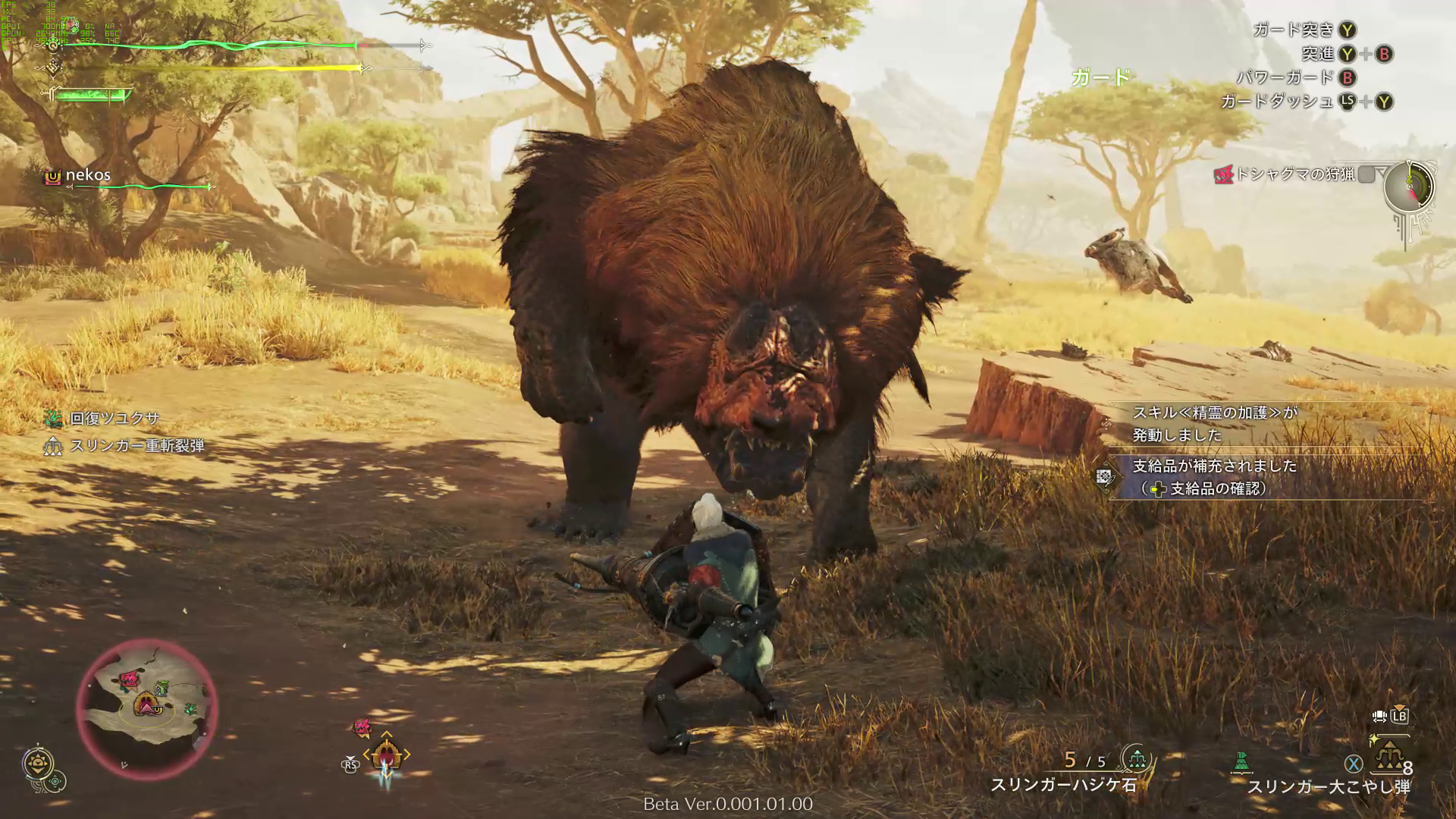The image size is (1456, 819).
Task: Select the スリンガーハジケ石 slinger ammo icon
Action: [x=1136, y=758]
